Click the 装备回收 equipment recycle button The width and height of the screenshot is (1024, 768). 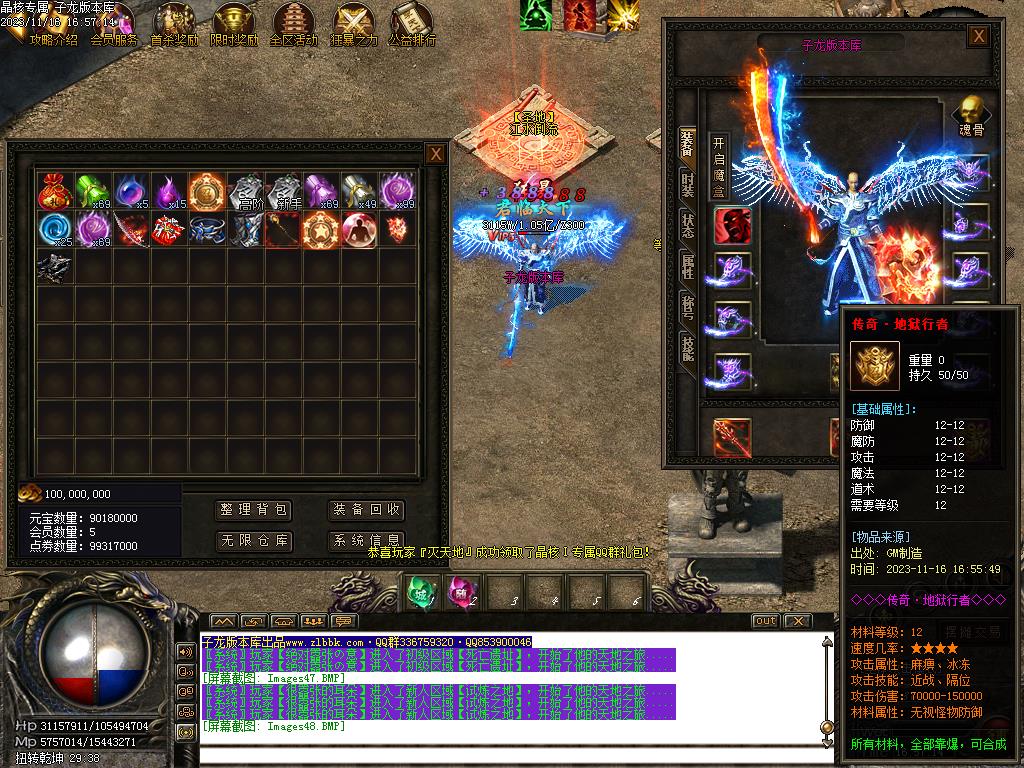click(x=366, y=510)
